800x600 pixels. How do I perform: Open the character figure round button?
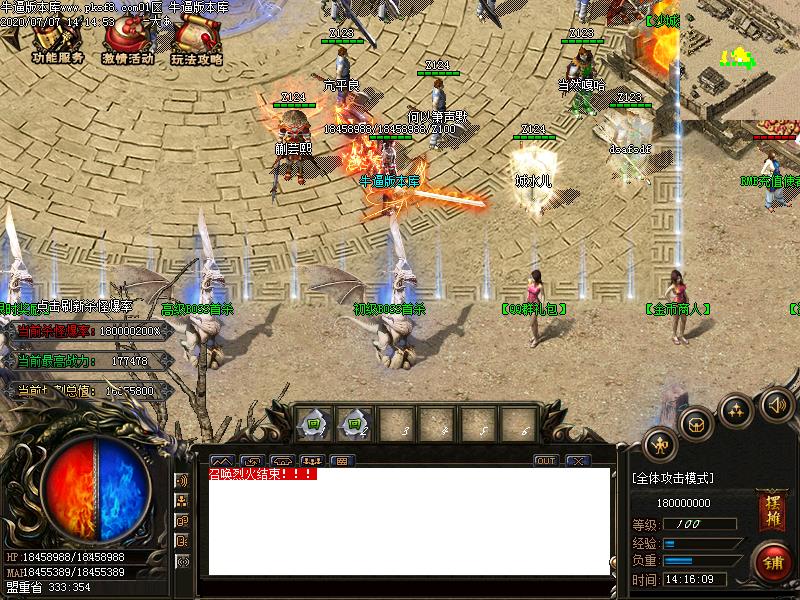click(x=660, y=444)
